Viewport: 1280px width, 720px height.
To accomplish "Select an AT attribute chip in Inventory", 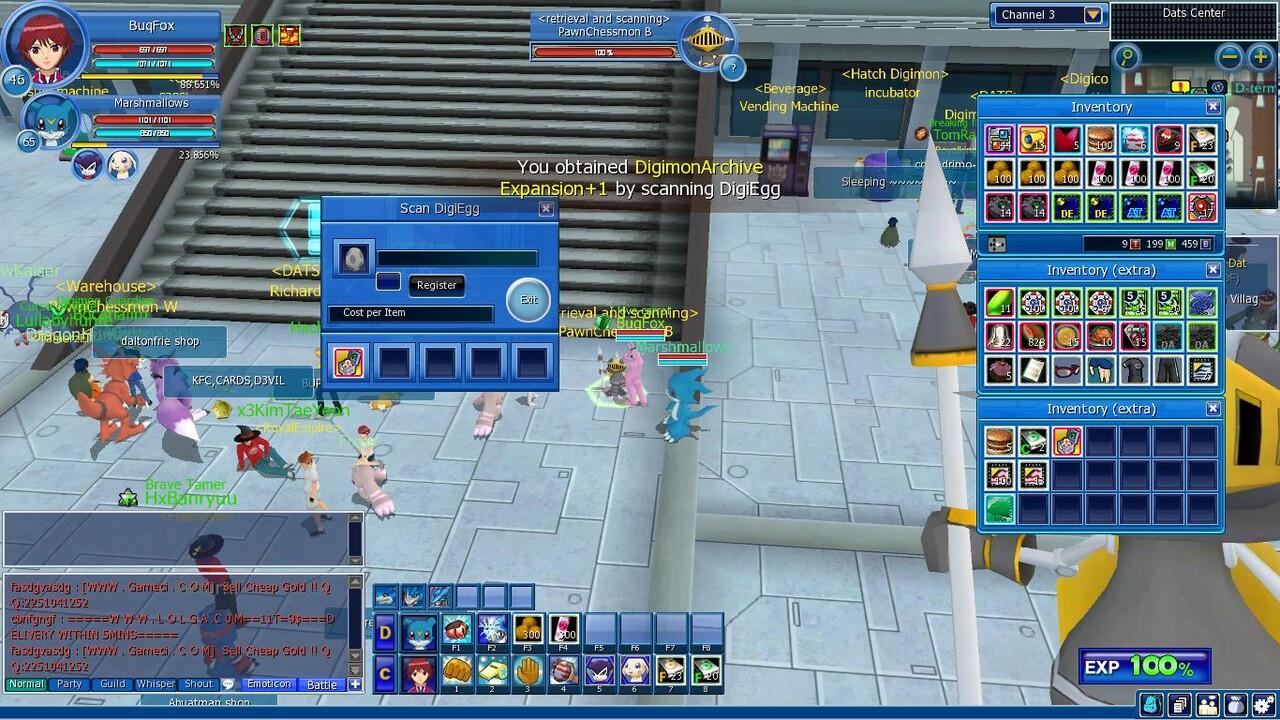I will point(1134,207).
